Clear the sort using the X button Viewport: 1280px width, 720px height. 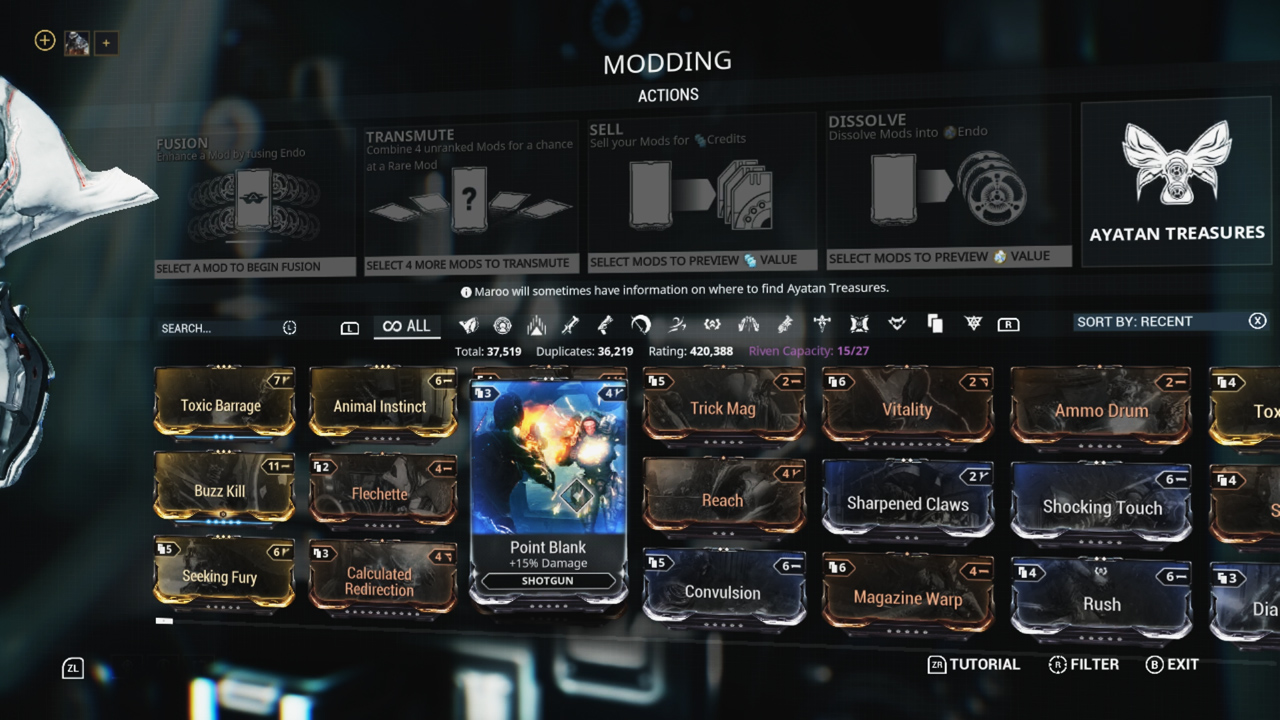click(x=1257, y=321)
